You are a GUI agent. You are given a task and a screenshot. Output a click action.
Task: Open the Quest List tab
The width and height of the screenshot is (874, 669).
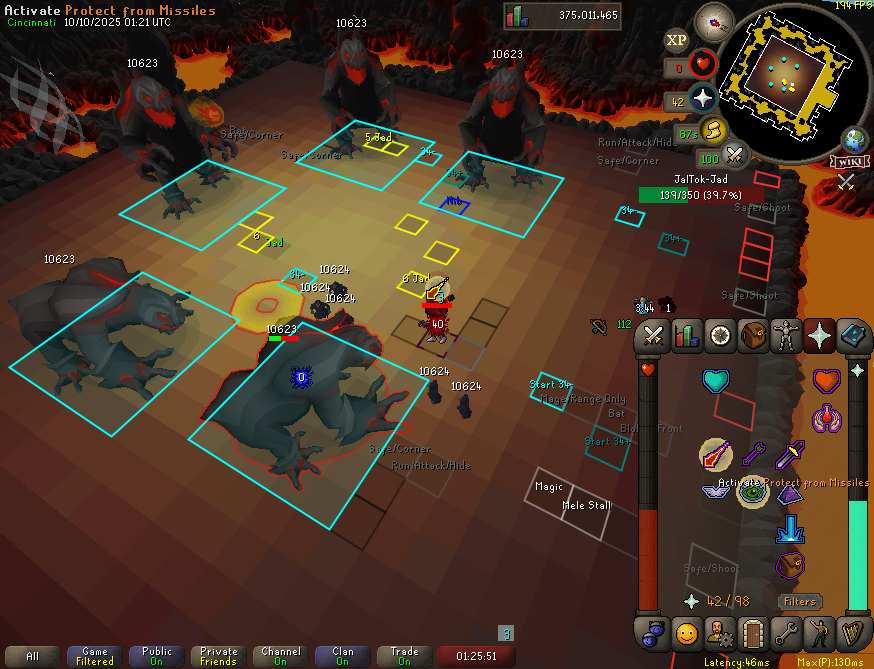coord(720,336)
